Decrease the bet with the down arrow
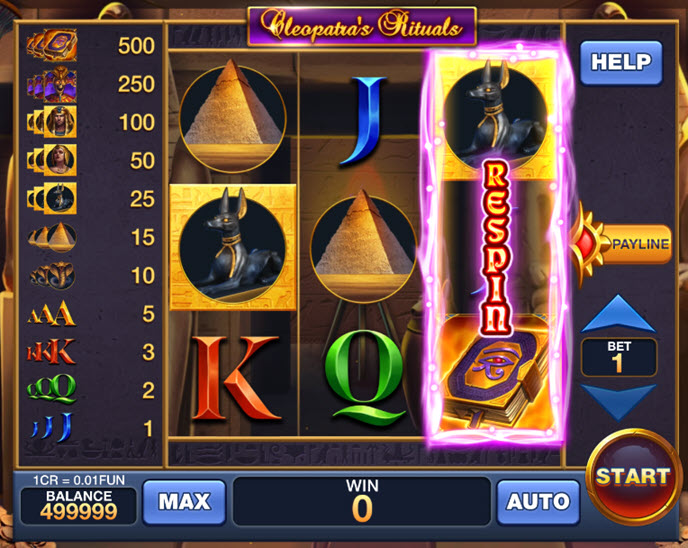 [619, 400]
